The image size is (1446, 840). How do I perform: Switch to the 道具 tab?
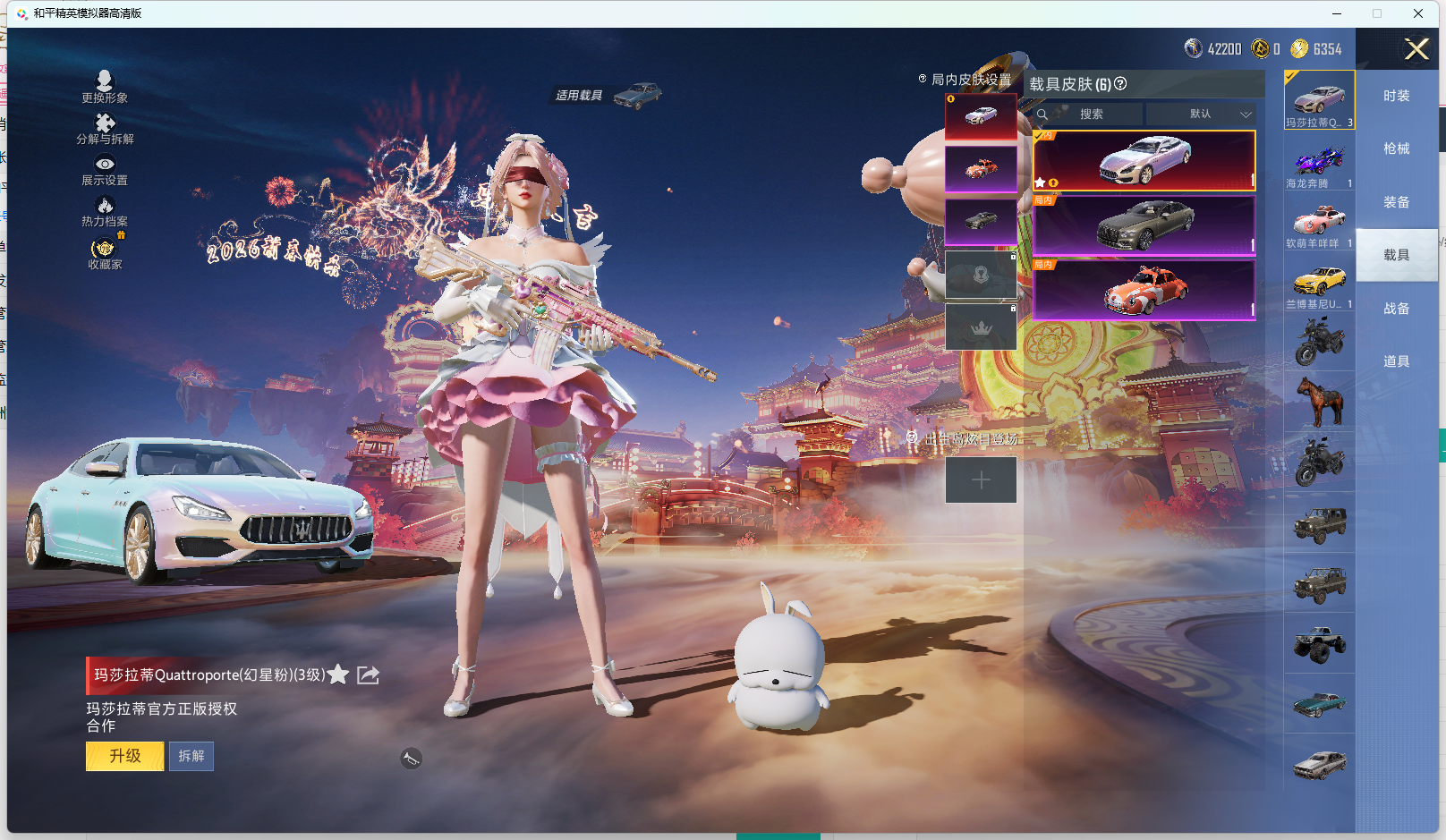(1396, 361)
